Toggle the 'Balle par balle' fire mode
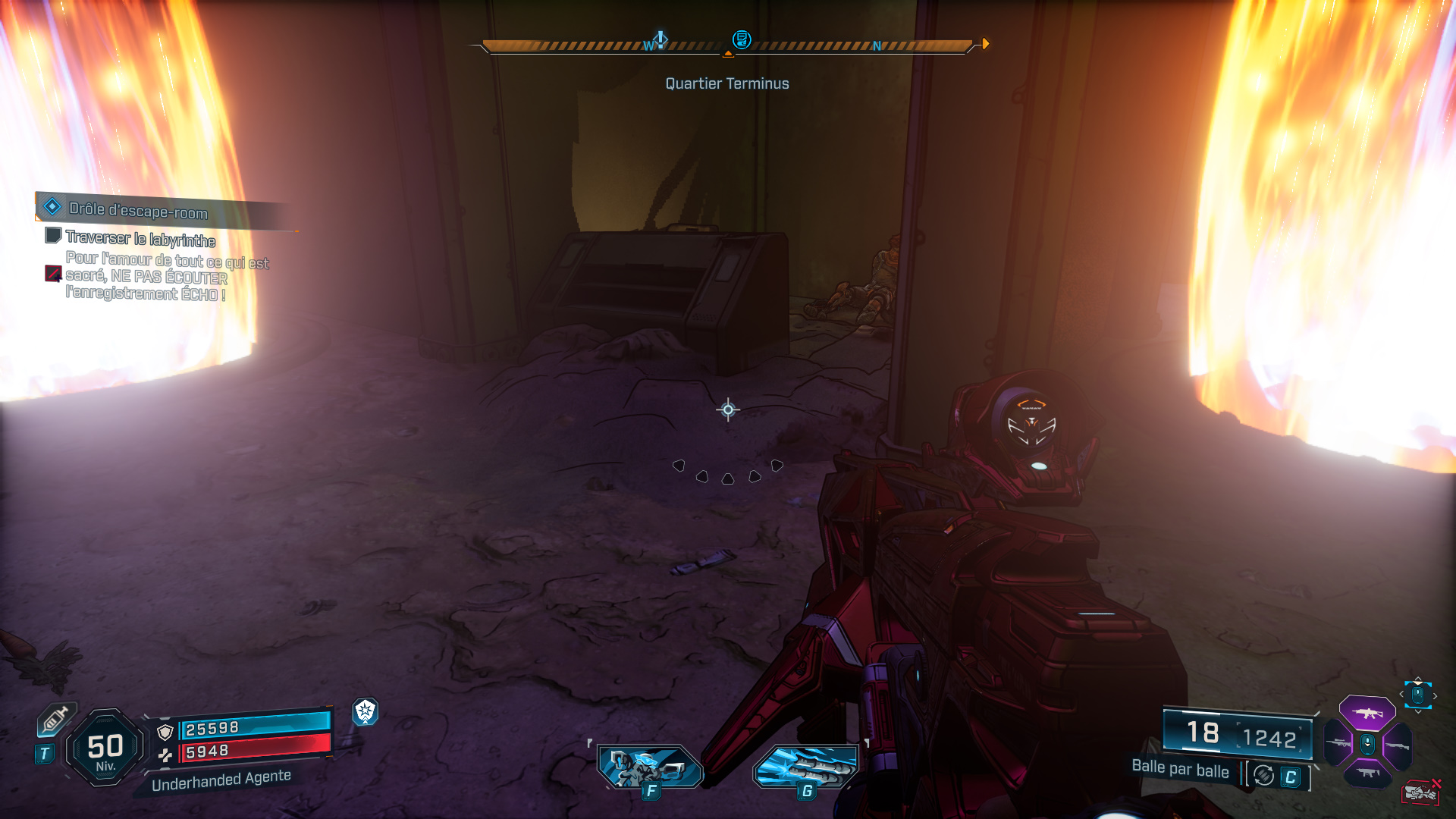 tap(1181, 770)
